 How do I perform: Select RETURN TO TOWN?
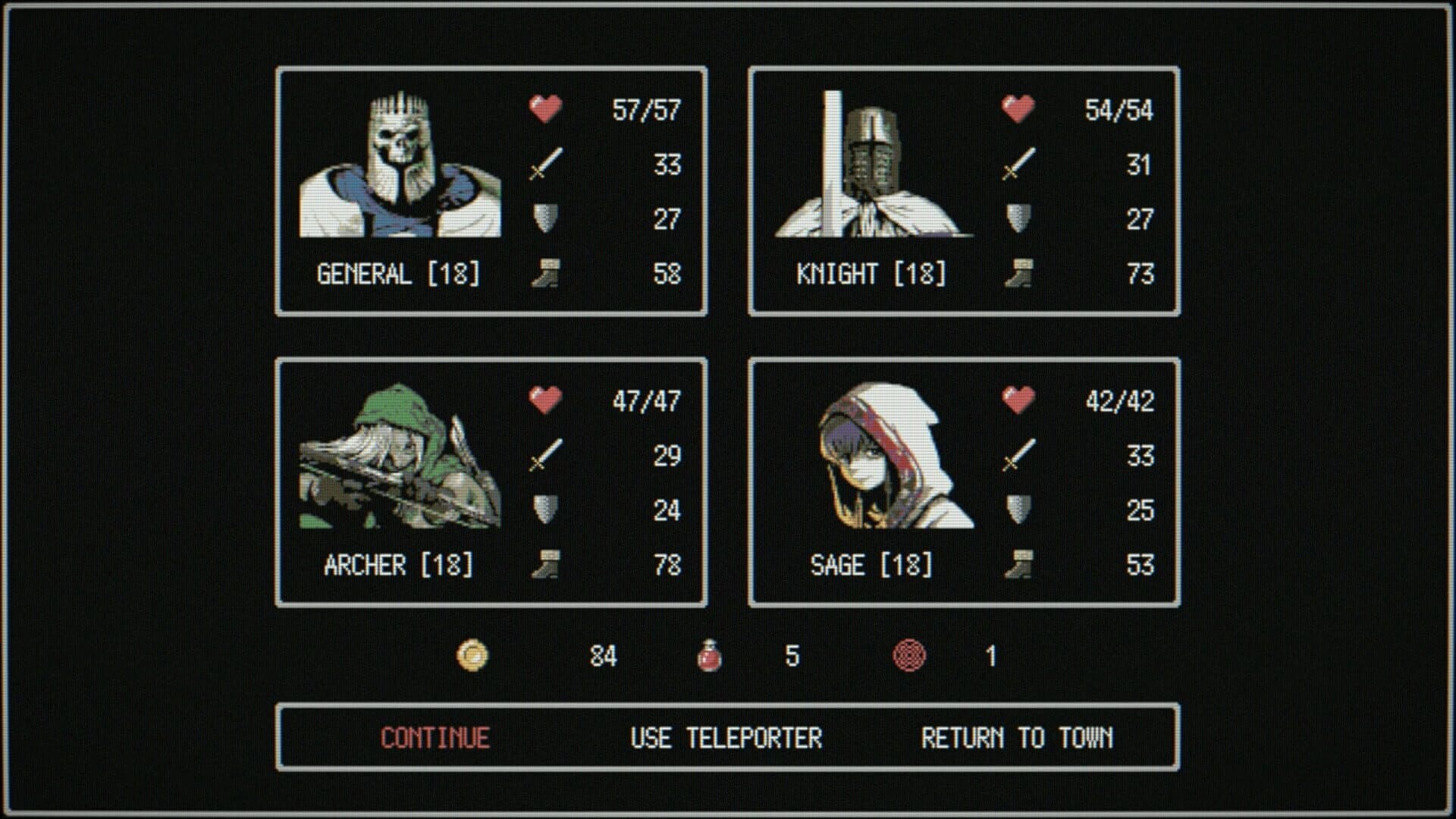tap(1018, 736)
